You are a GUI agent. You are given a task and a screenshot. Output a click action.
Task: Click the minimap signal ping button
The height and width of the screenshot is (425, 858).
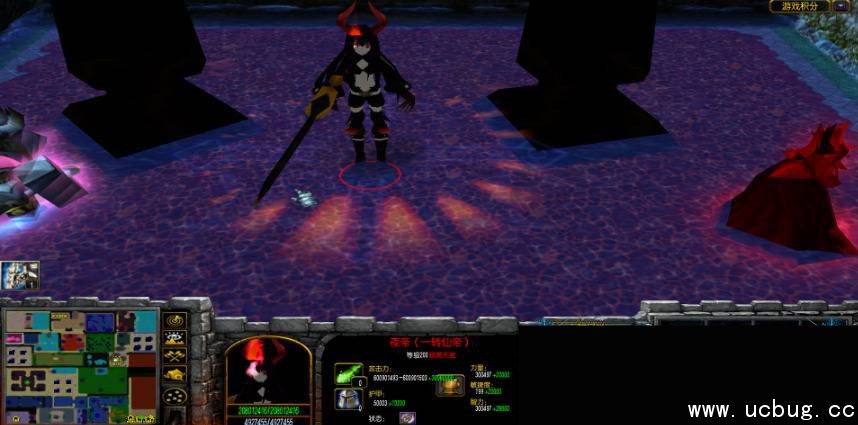click(175, 321)
